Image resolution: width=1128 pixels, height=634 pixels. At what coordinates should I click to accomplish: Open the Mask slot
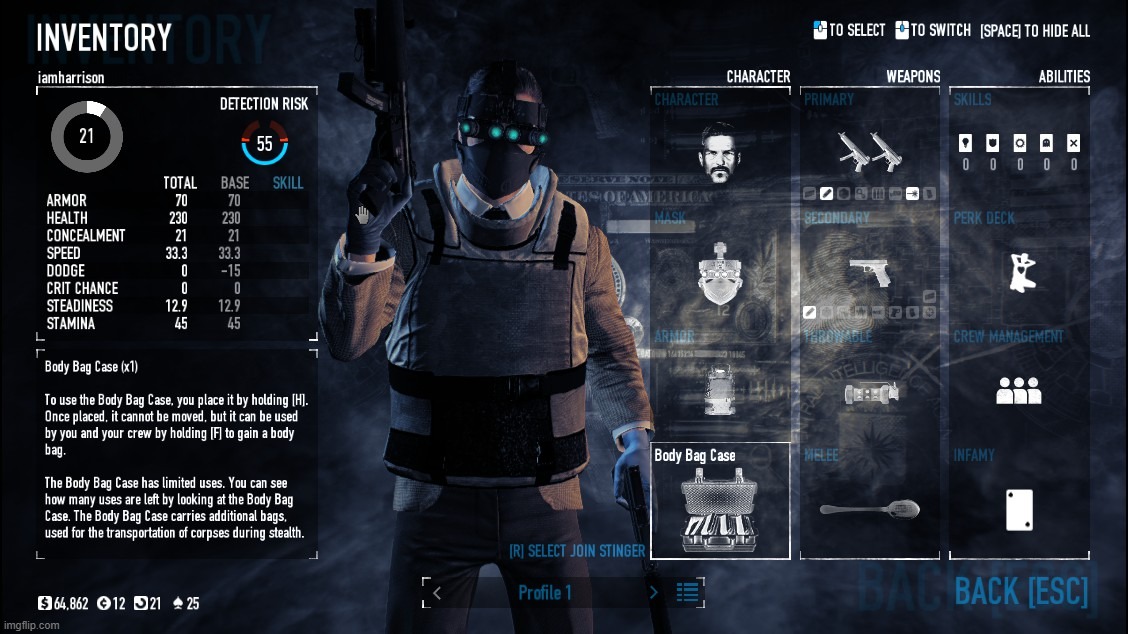click(x=719, y=273)
